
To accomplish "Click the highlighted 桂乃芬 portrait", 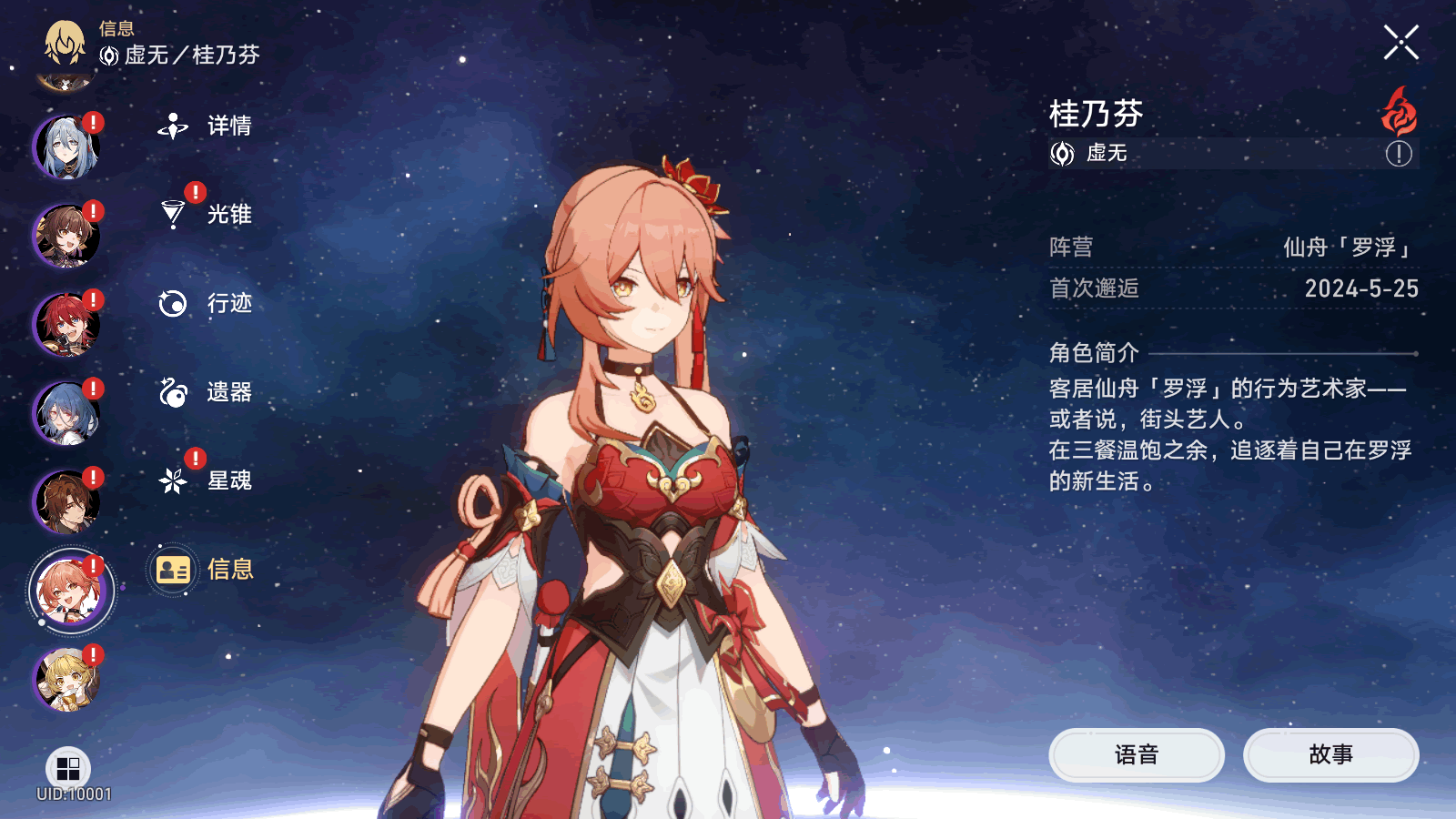I will tap(70, 591).
